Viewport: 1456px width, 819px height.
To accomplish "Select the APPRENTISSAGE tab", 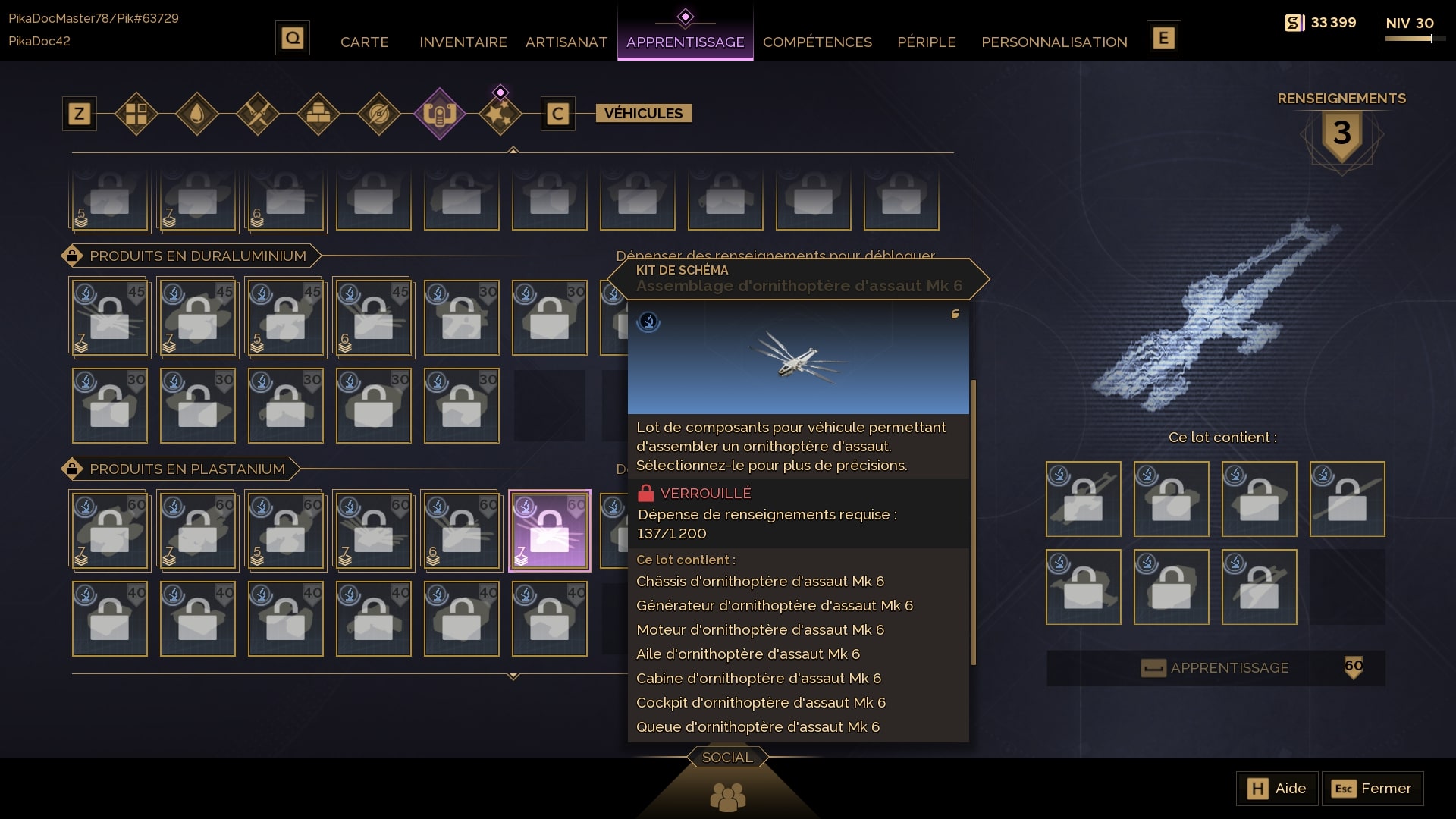I will click(x=685, y=42).
